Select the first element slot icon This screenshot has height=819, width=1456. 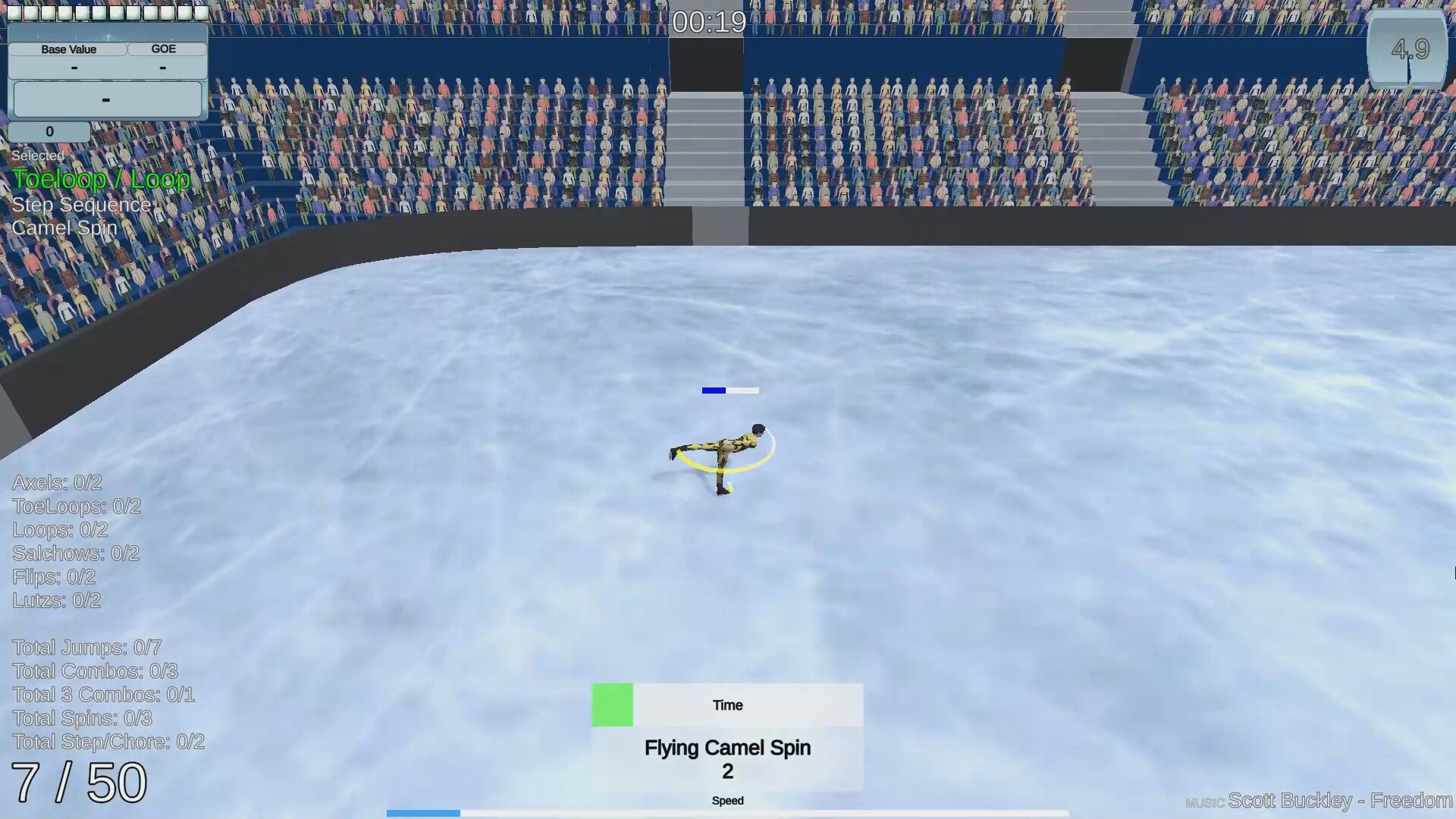pos(14,12)
